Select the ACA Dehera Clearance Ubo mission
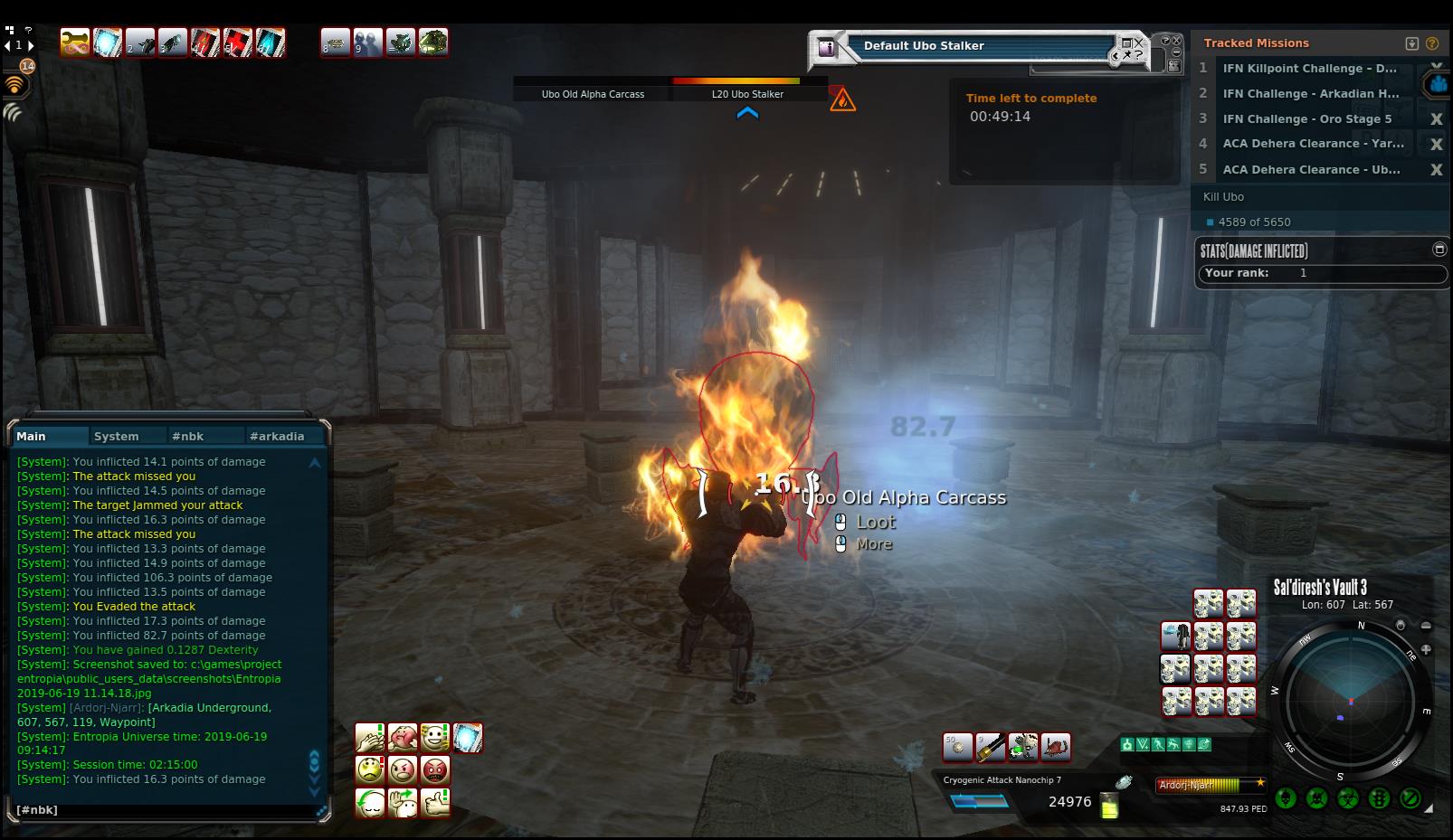 tap(1311, 170)
